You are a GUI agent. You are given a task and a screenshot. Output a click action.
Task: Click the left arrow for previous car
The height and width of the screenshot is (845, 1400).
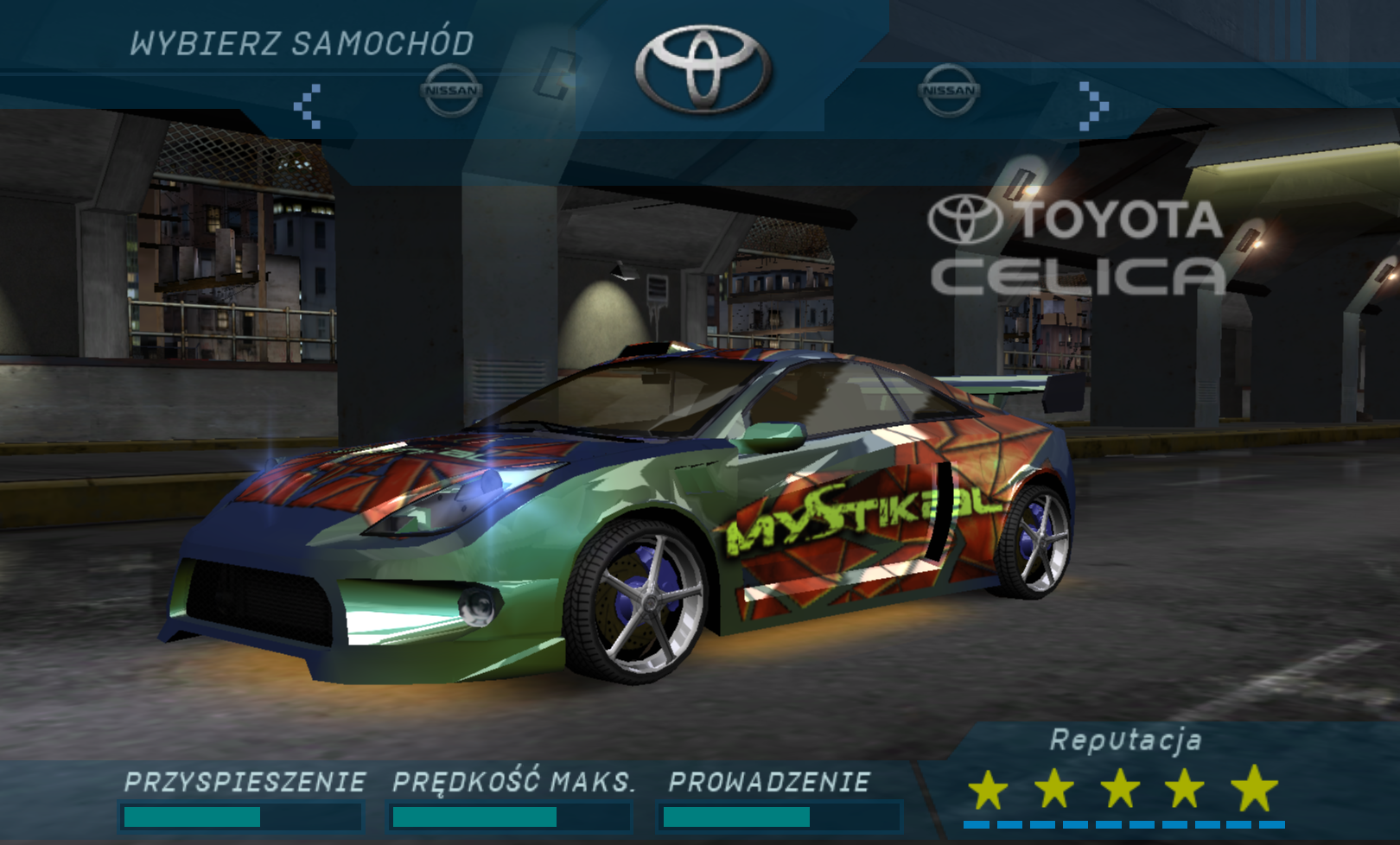[308, 106]
